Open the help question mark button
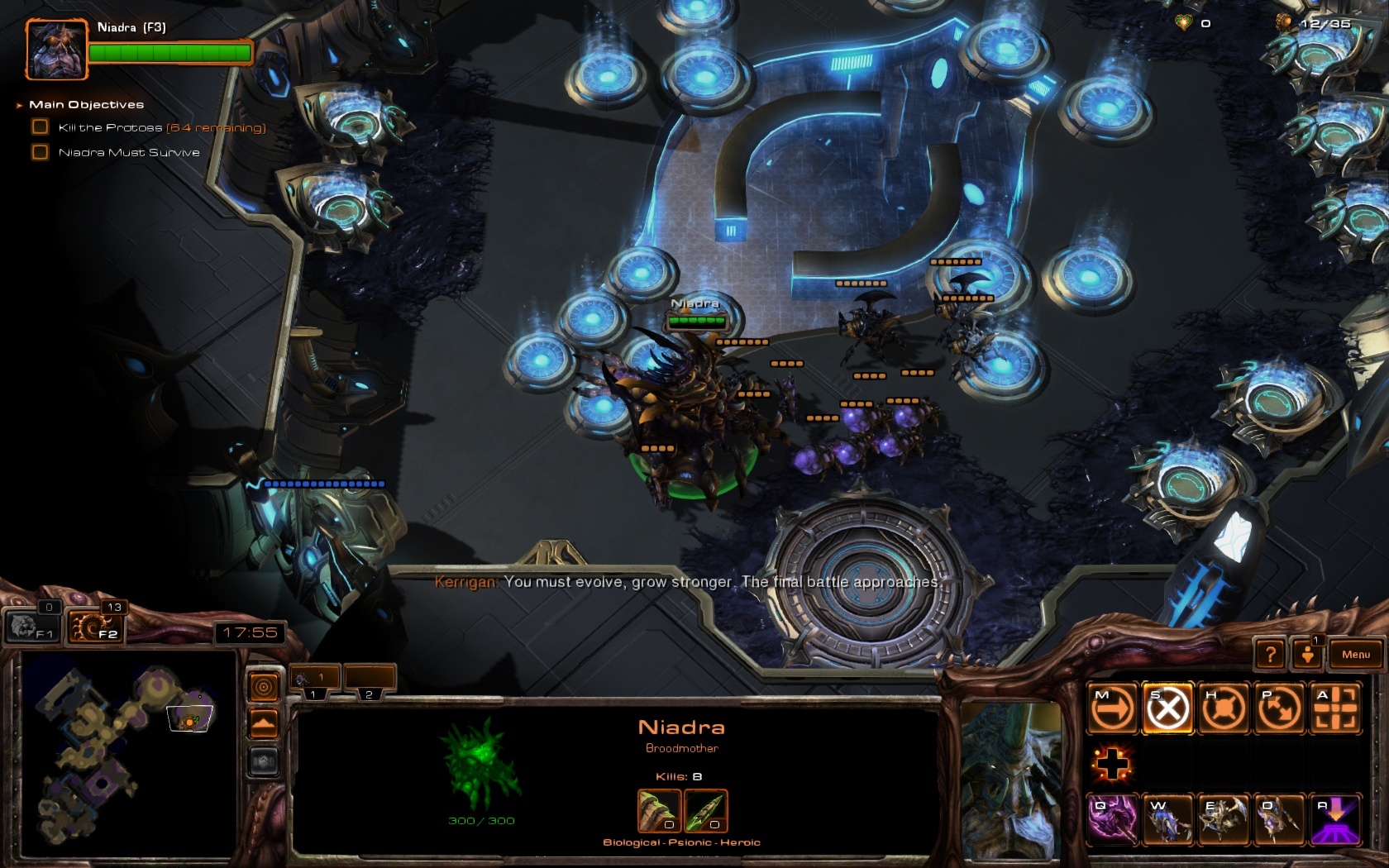 pyautogui.click(x=1271, y=655)
